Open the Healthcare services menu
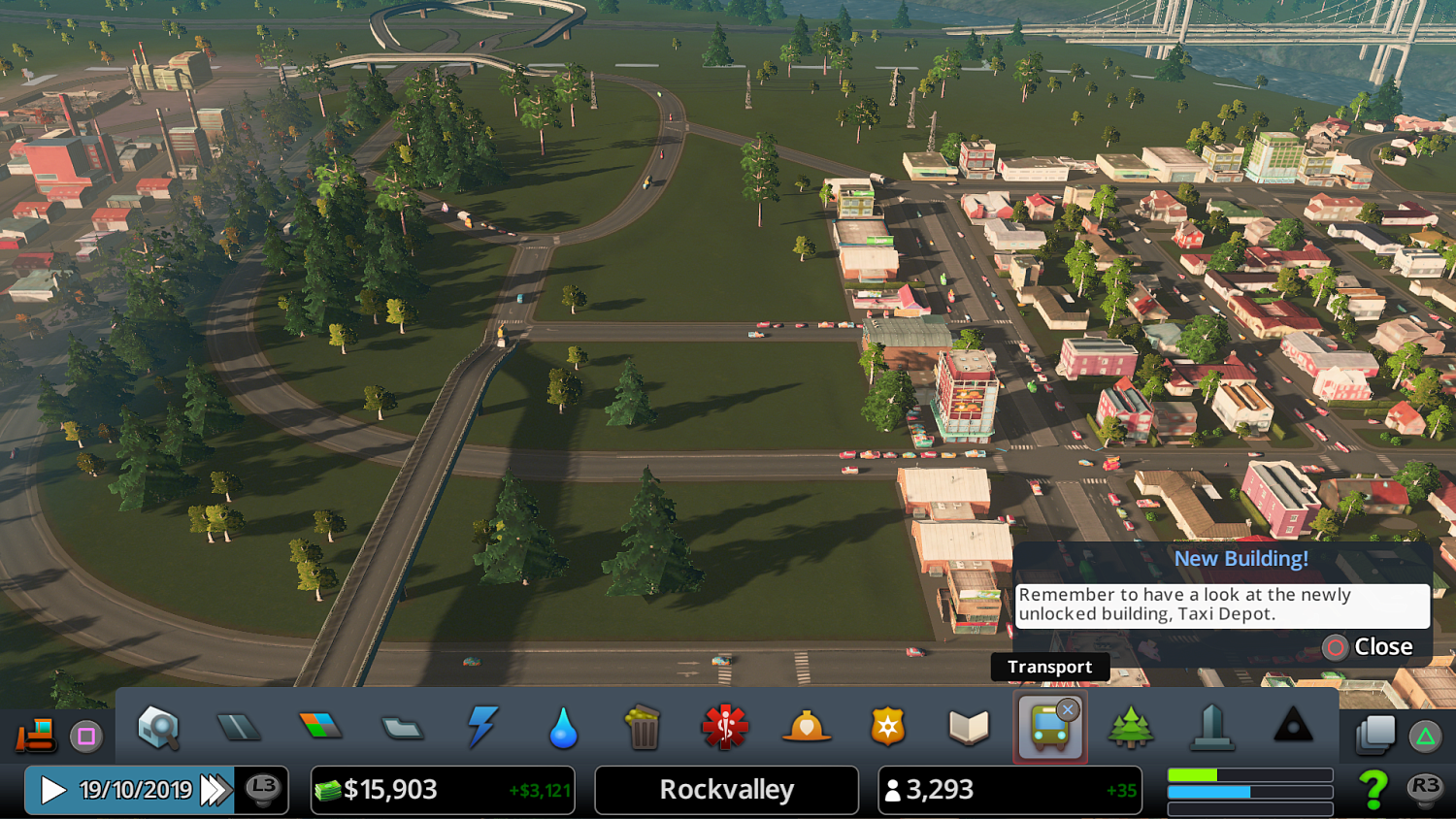The image size is (1456, 819). click(x=725, y=726)
